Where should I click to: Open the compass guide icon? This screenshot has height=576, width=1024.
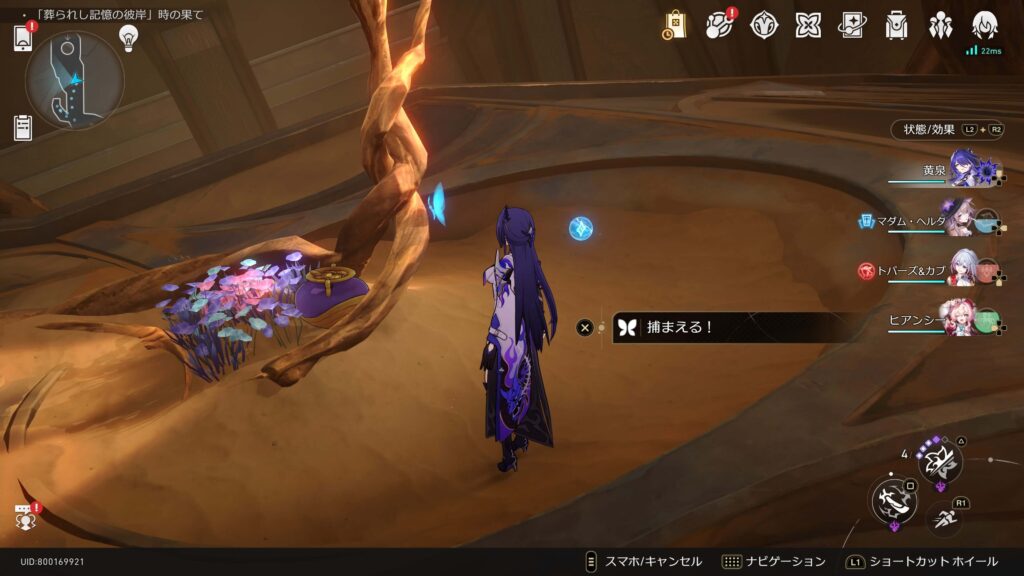tap(764, 25)
